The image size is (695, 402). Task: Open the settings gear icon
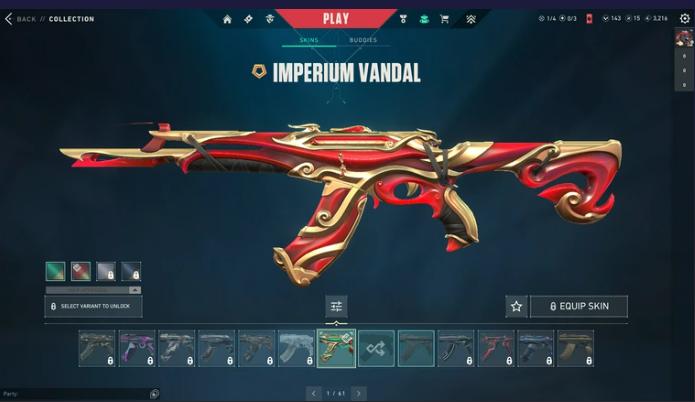point(685,19)
